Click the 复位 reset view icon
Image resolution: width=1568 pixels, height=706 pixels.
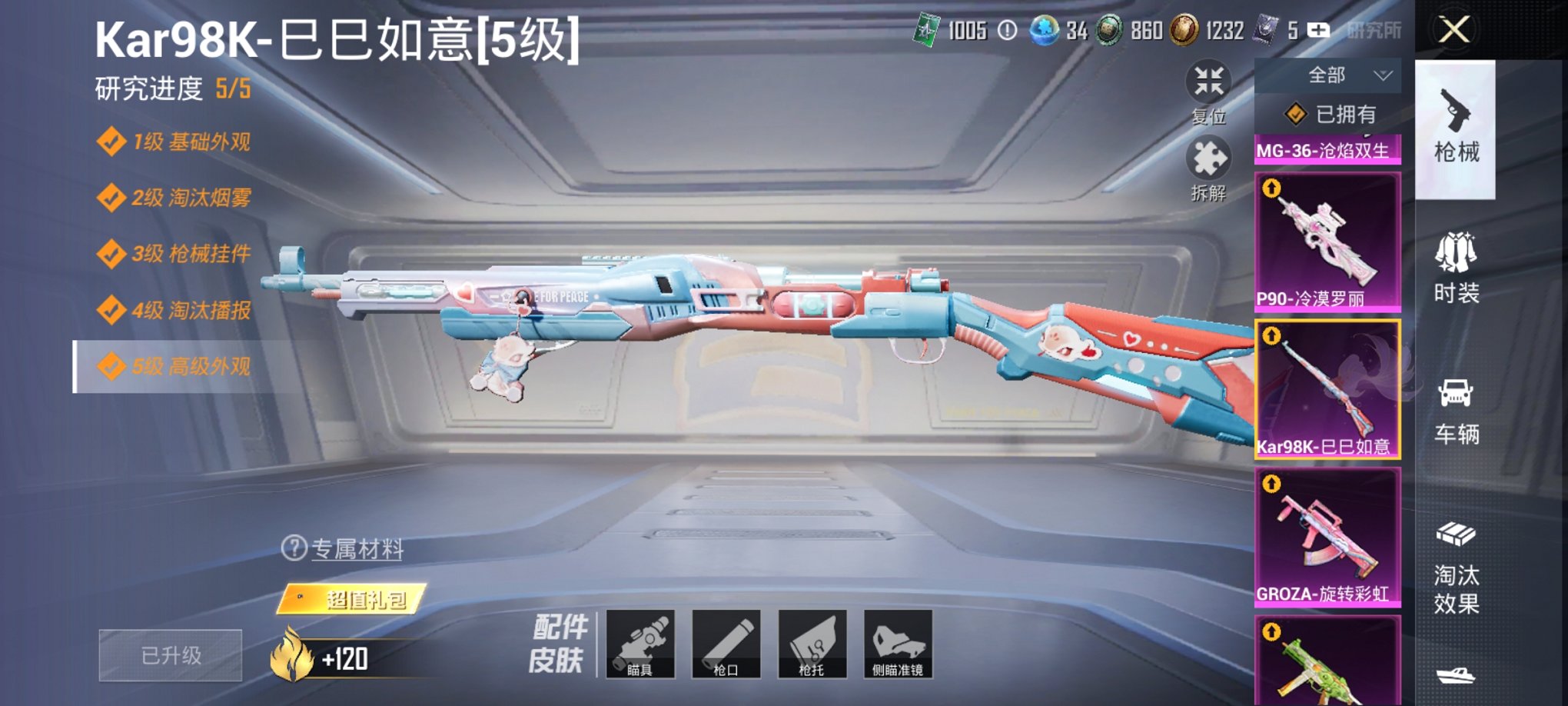point(1209,82)
